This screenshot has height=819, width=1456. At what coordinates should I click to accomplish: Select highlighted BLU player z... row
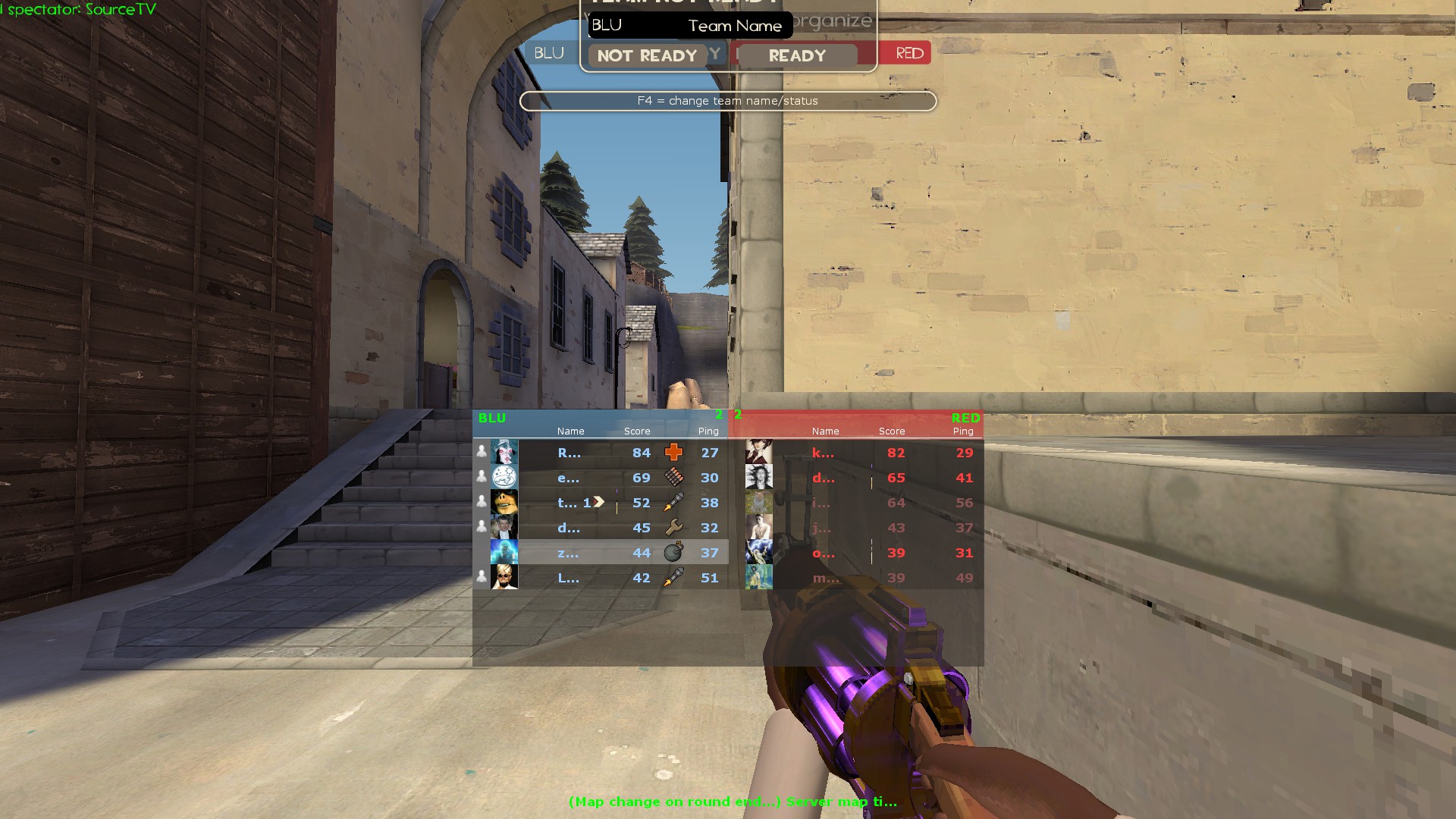[x=599, y=553]
